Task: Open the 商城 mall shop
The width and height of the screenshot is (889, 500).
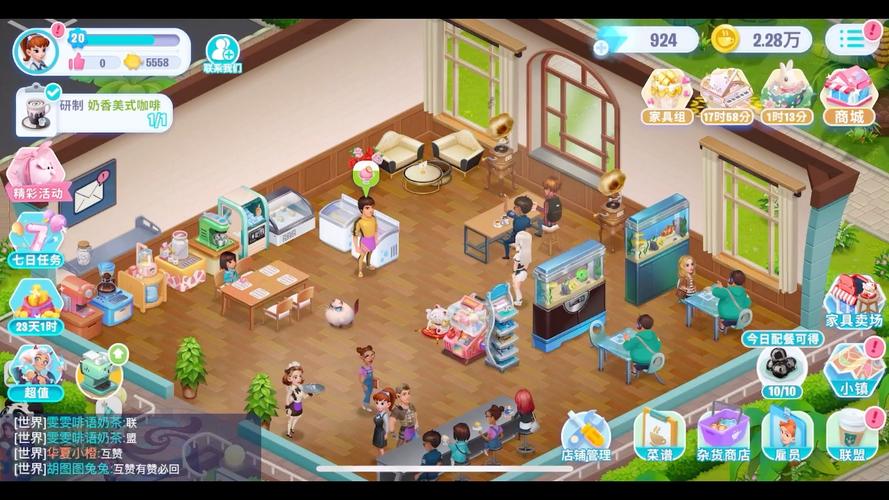Action: (848, 96)
